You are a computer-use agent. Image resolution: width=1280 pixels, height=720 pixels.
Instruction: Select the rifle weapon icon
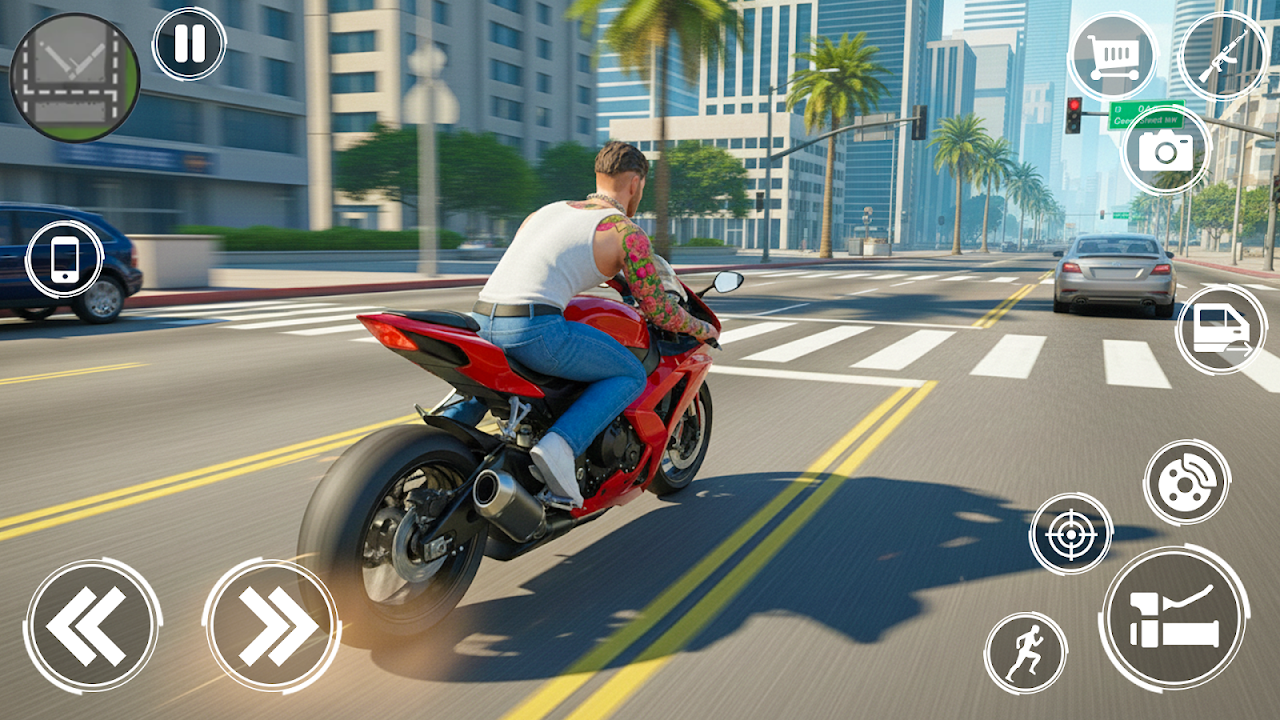[x=1222, y=55]
